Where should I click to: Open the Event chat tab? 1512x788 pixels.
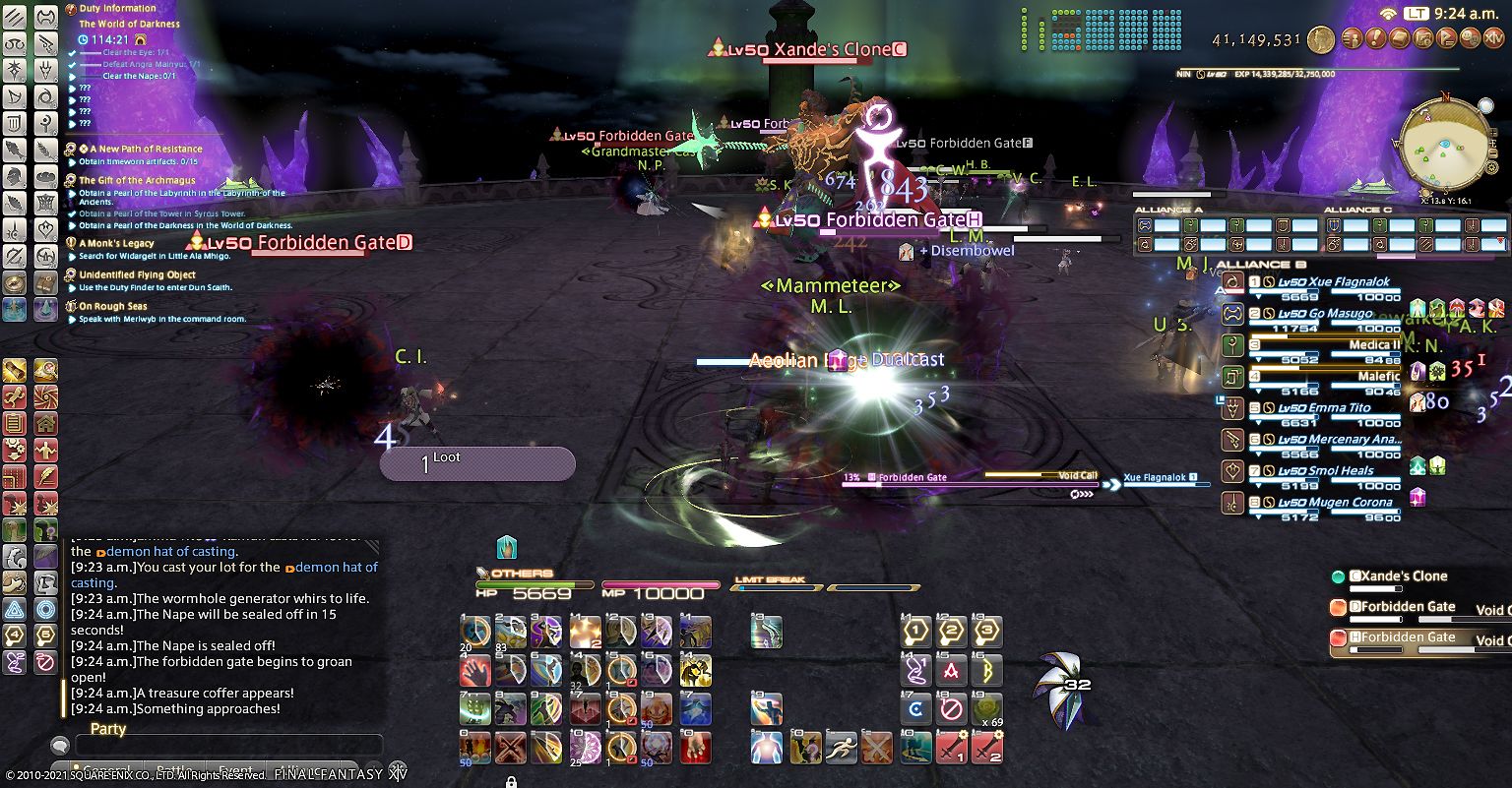(235, 768)
